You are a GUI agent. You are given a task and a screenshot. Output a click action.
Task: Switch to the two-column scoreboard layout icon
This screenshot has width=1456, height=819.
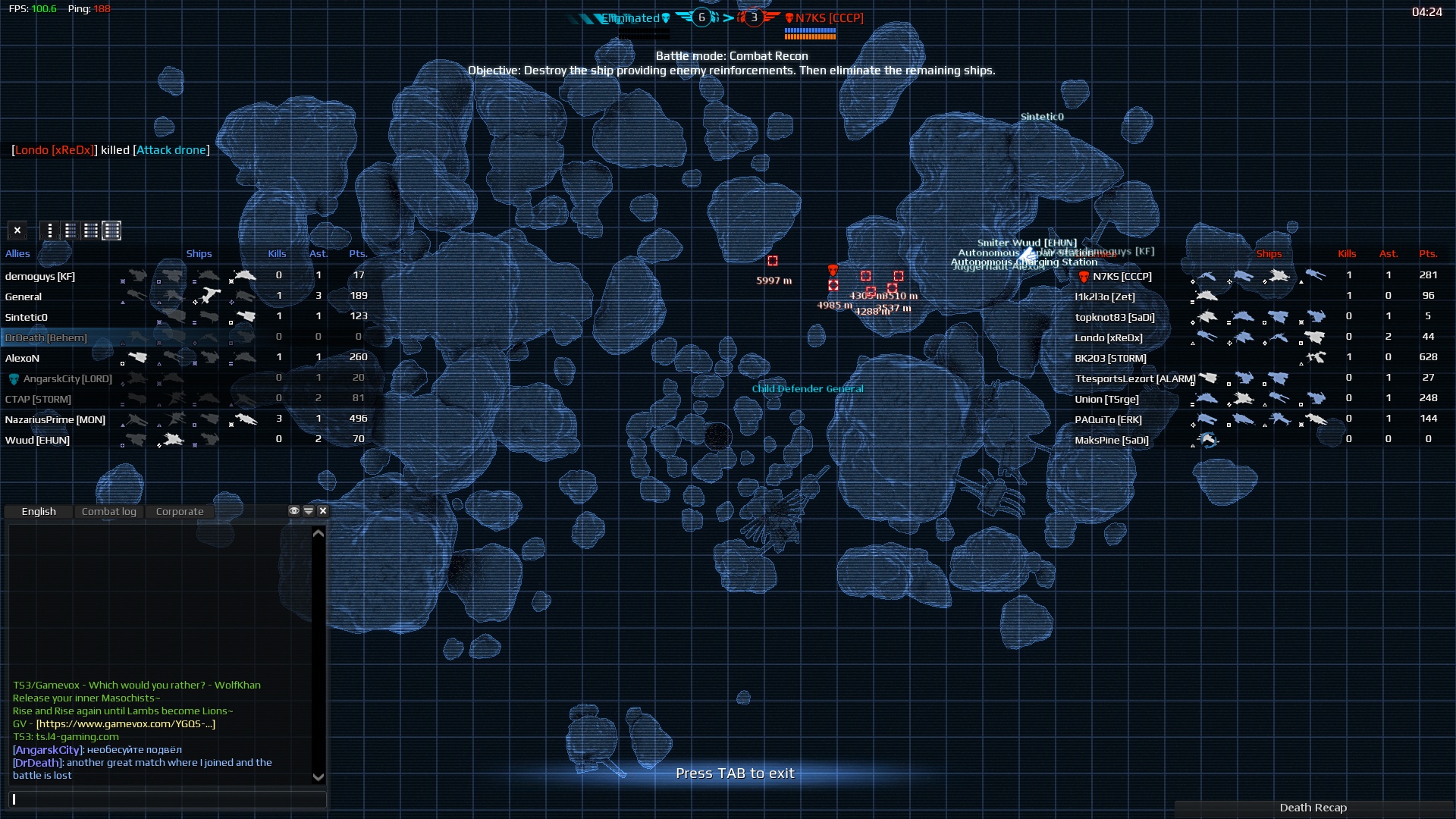pyautogui.click(x=70, y=230)
